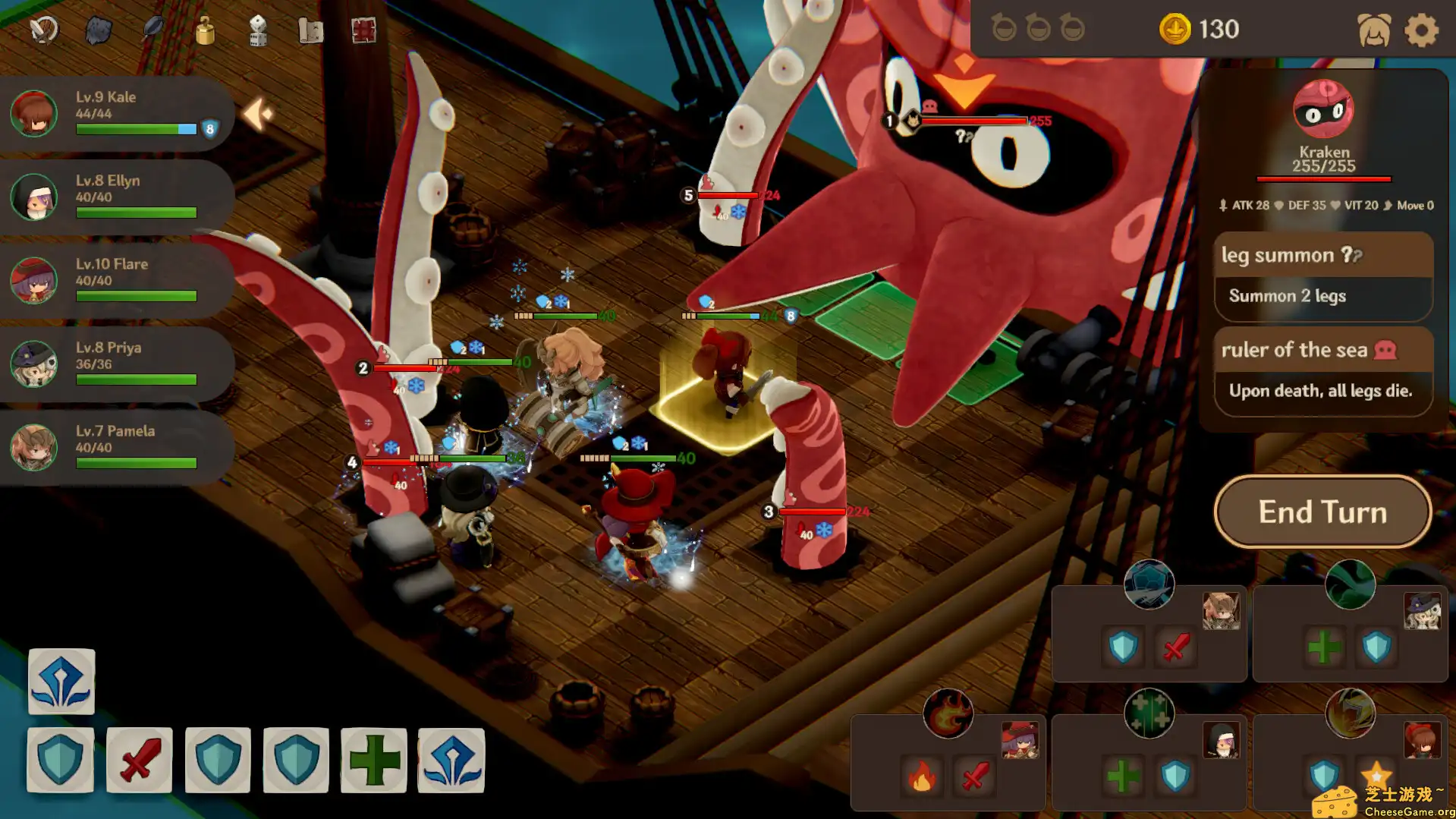Open the dice icon in the top toolbar
Screen dimensions: 1456x819
(x=259, y=29)
